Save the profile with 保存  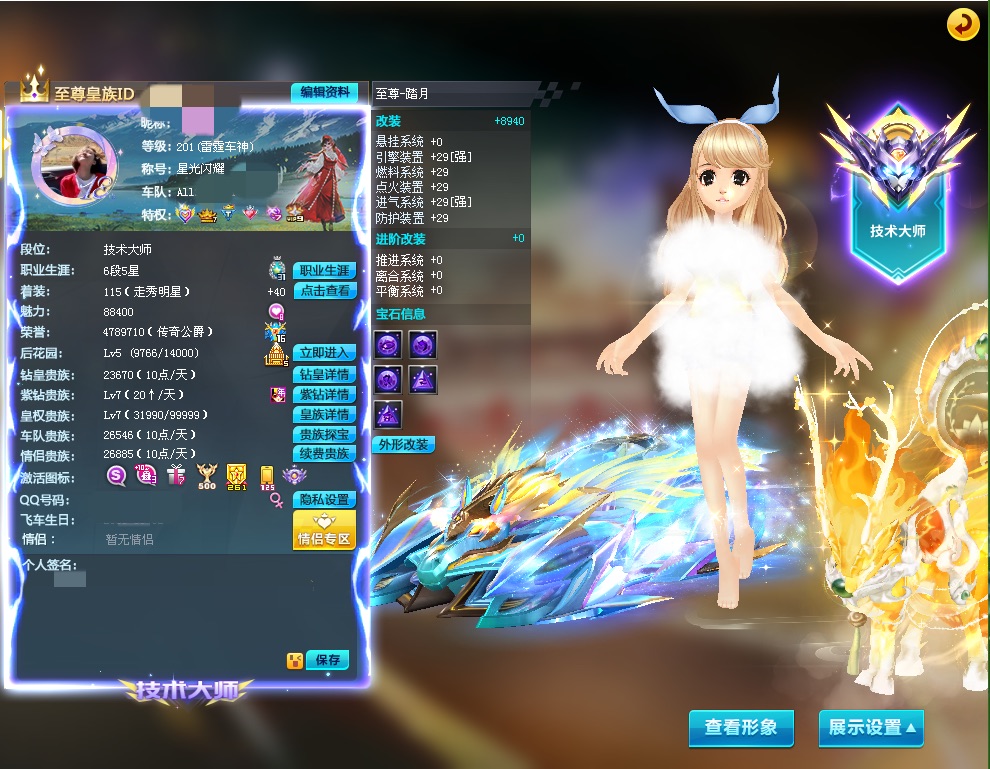coord(328,660)
